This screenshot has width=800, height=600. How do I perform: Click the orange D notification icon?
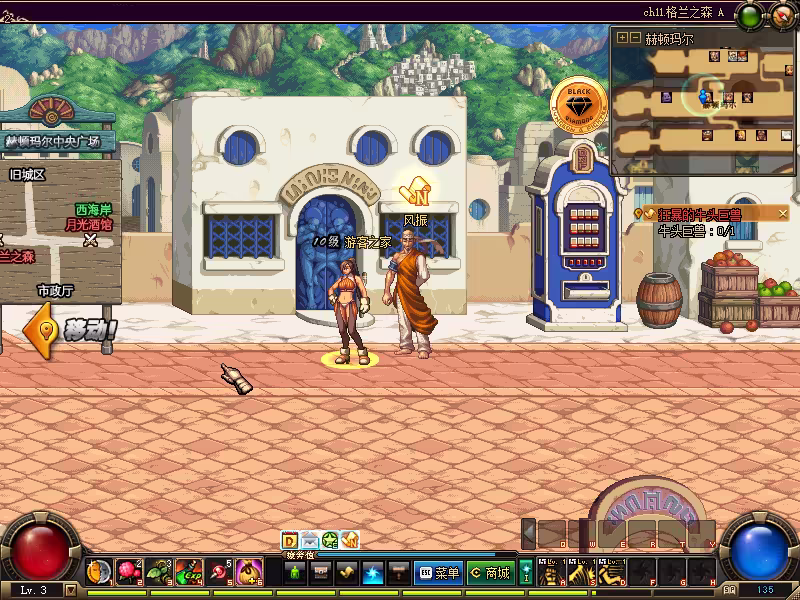pos(289,540)
